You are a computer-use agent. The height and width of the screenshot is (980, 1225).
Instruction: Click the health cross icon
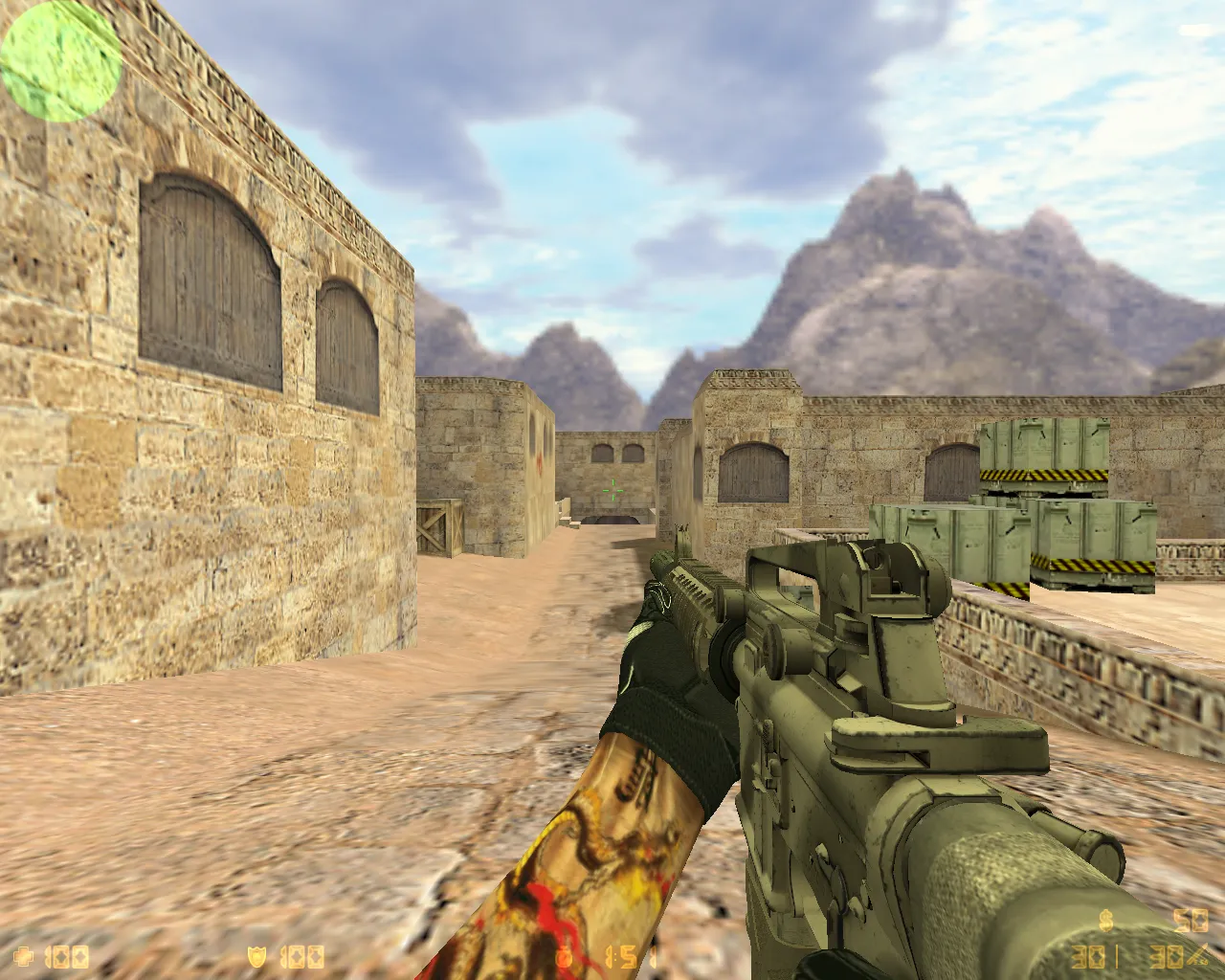point(24,955)
